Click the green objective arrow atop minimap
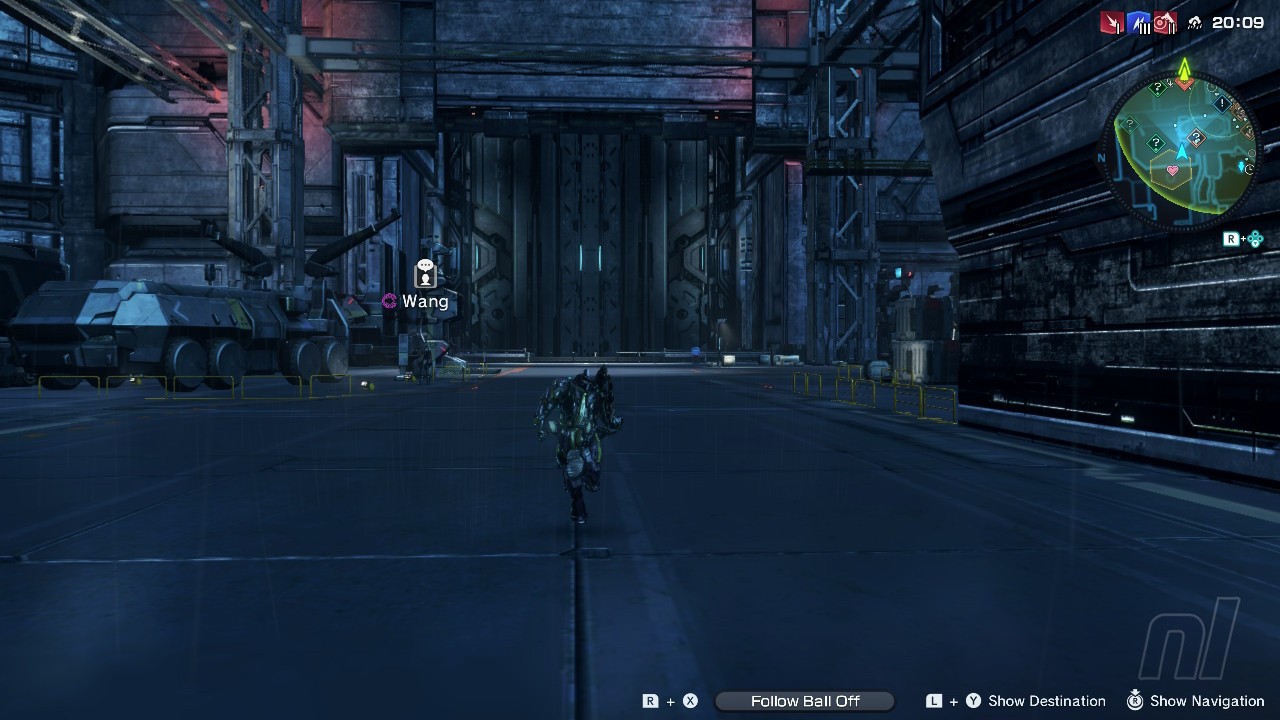 [x=1184, y=68]
